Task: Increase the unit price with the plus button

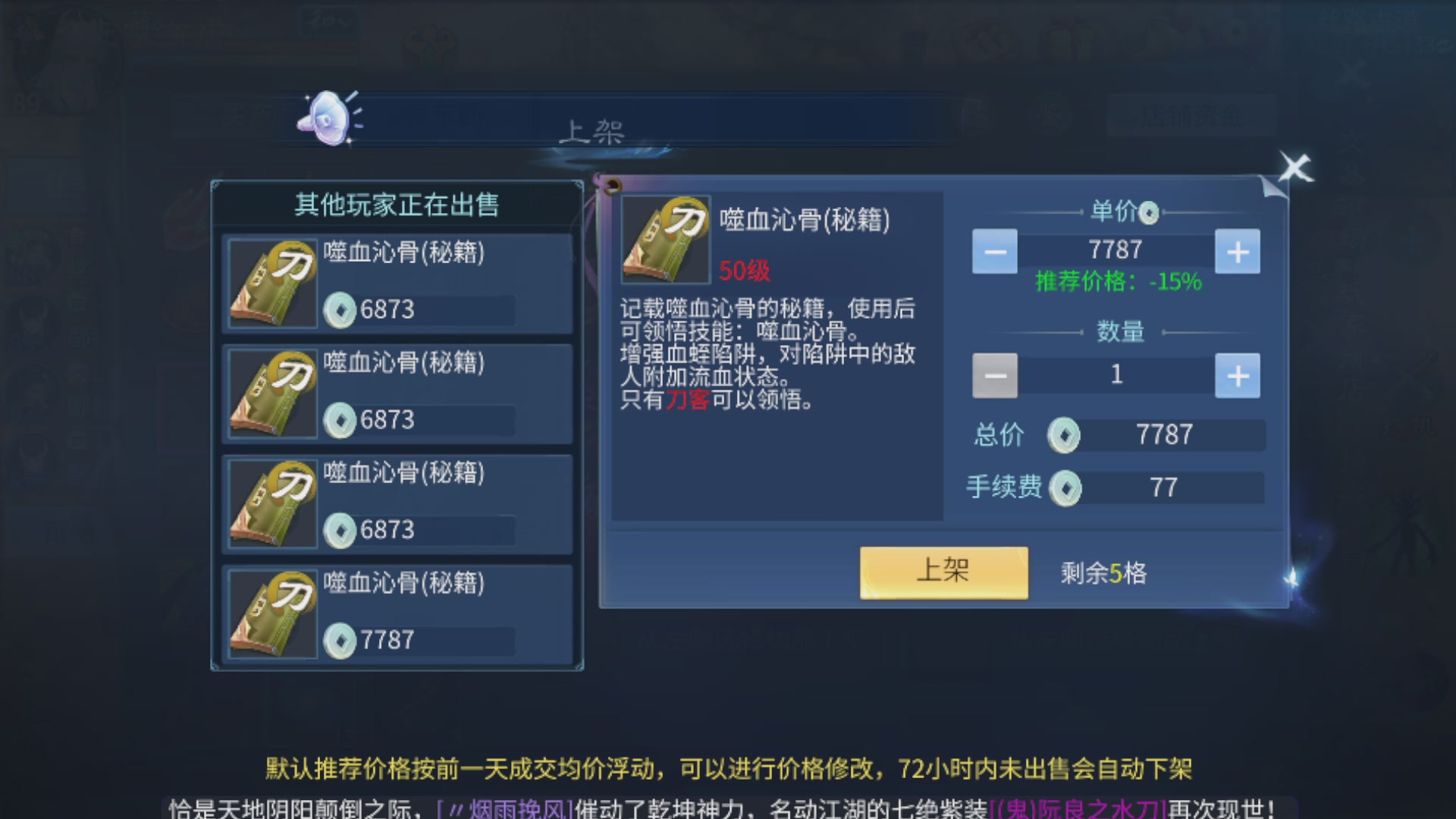Action: [x=1238, y=251]
